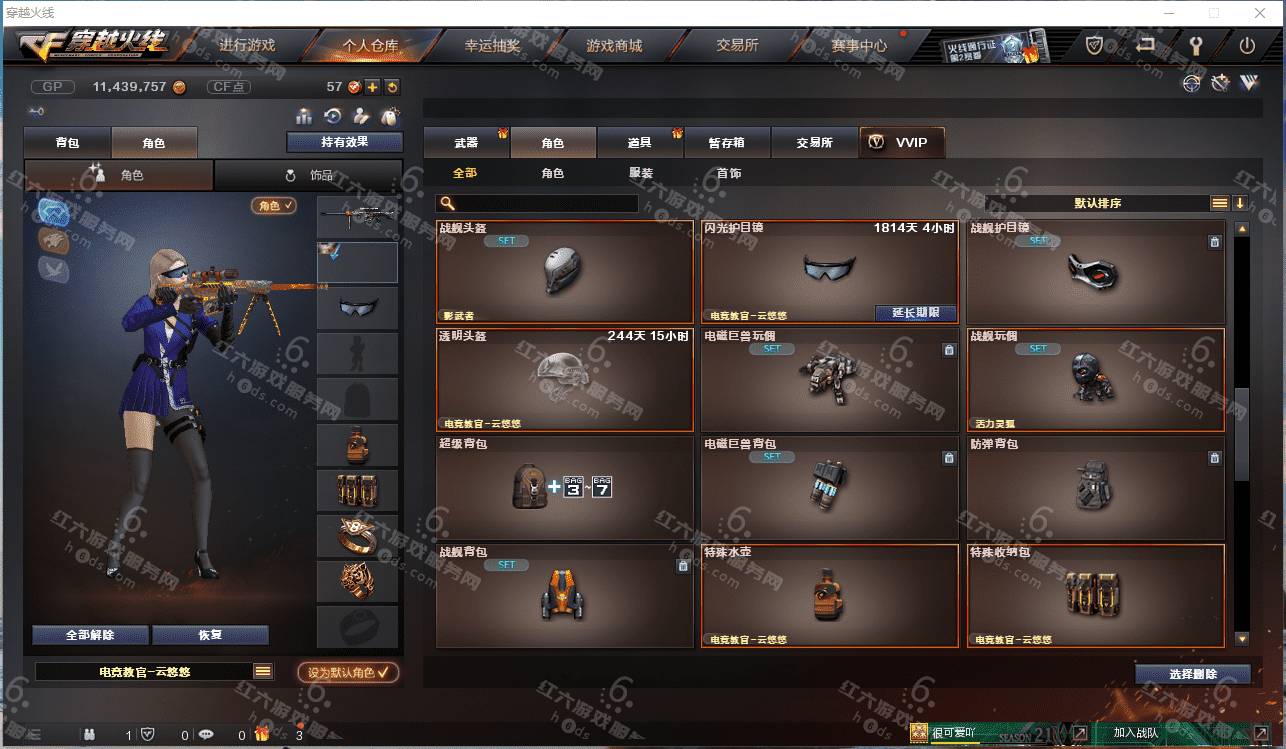Select the 超级背包 super backpack item

(x=564, y=485)
